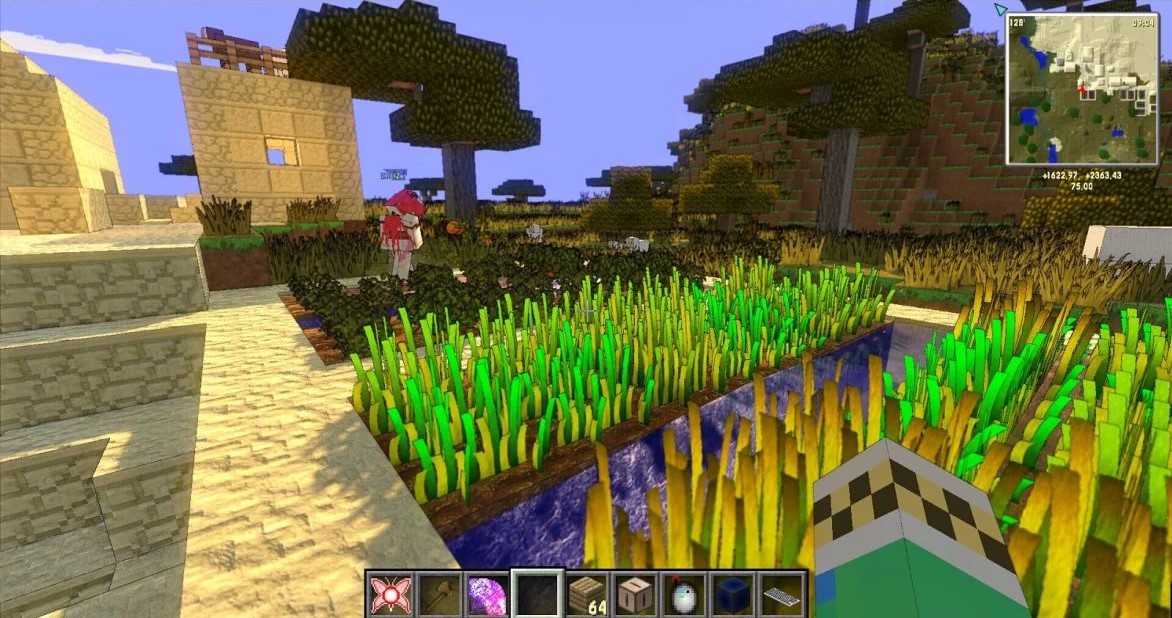The height and width of the screenshot is (618, 1172).
Task: Select the wooden planks stack of 64
Action: pyautogui.click(x=587, y=595)
